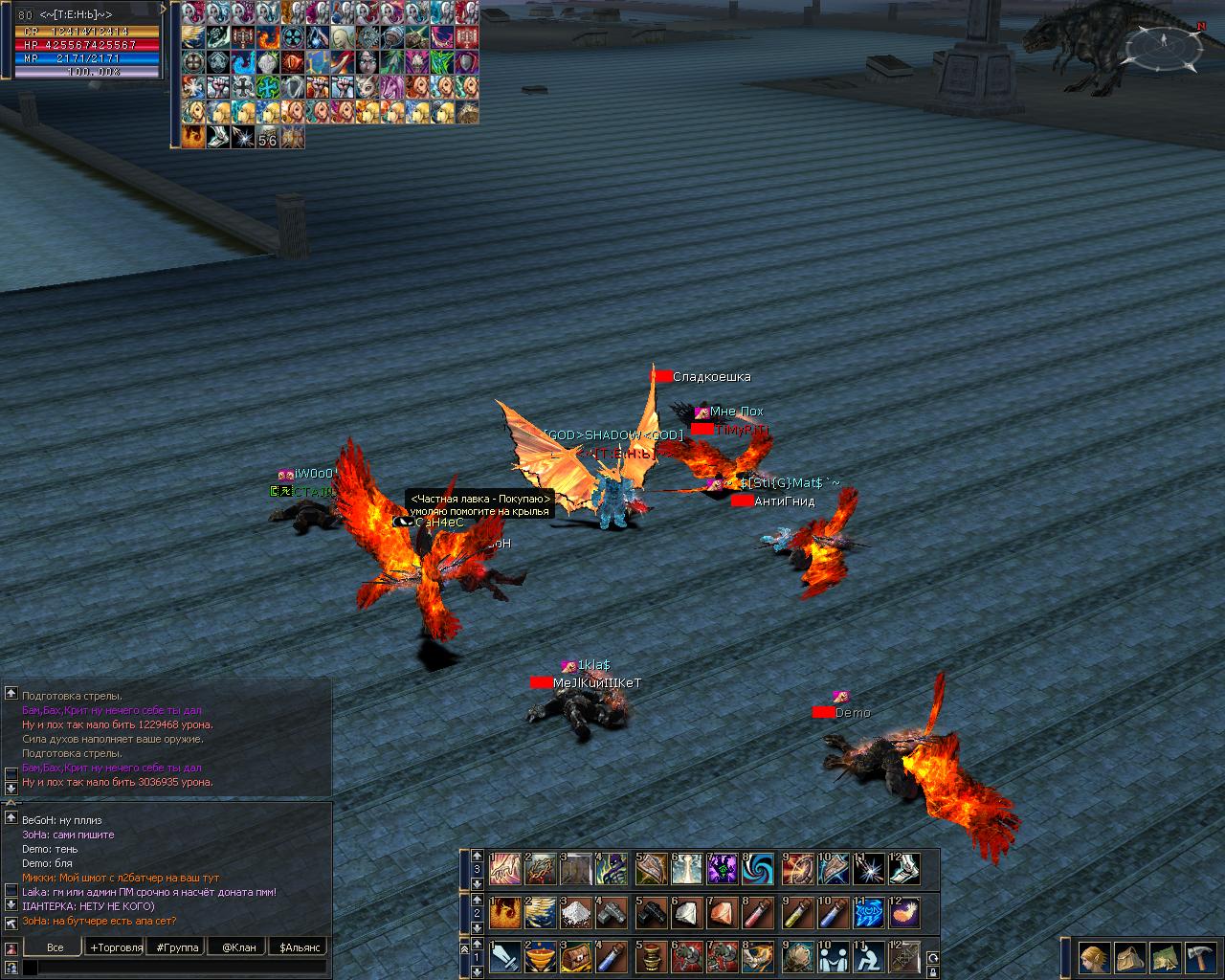Activate the blue swirl vortex skill

coord(759,869)
